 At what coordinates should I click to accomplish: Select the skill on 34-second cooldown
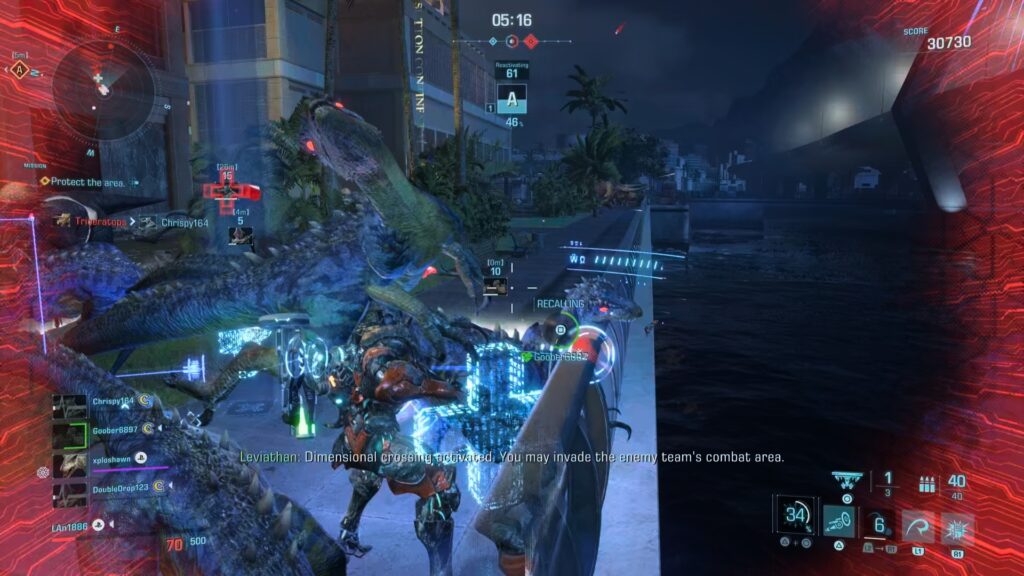[796, 517]
